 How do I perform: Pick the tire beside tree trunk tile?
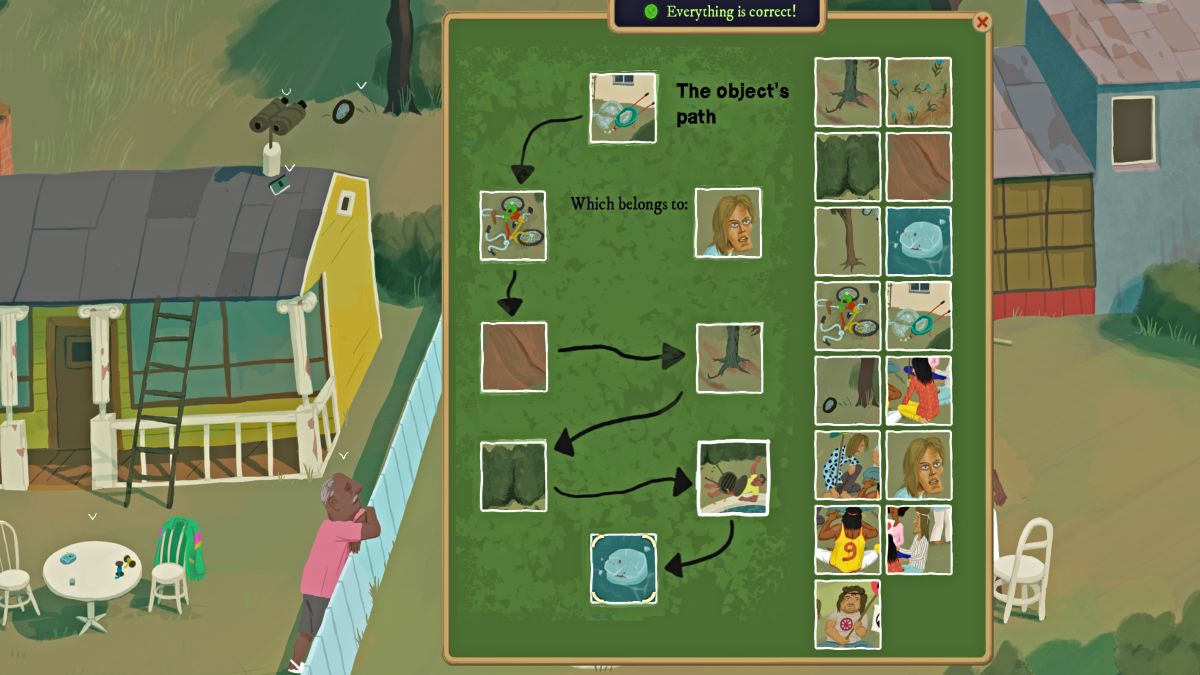(847, 390)
